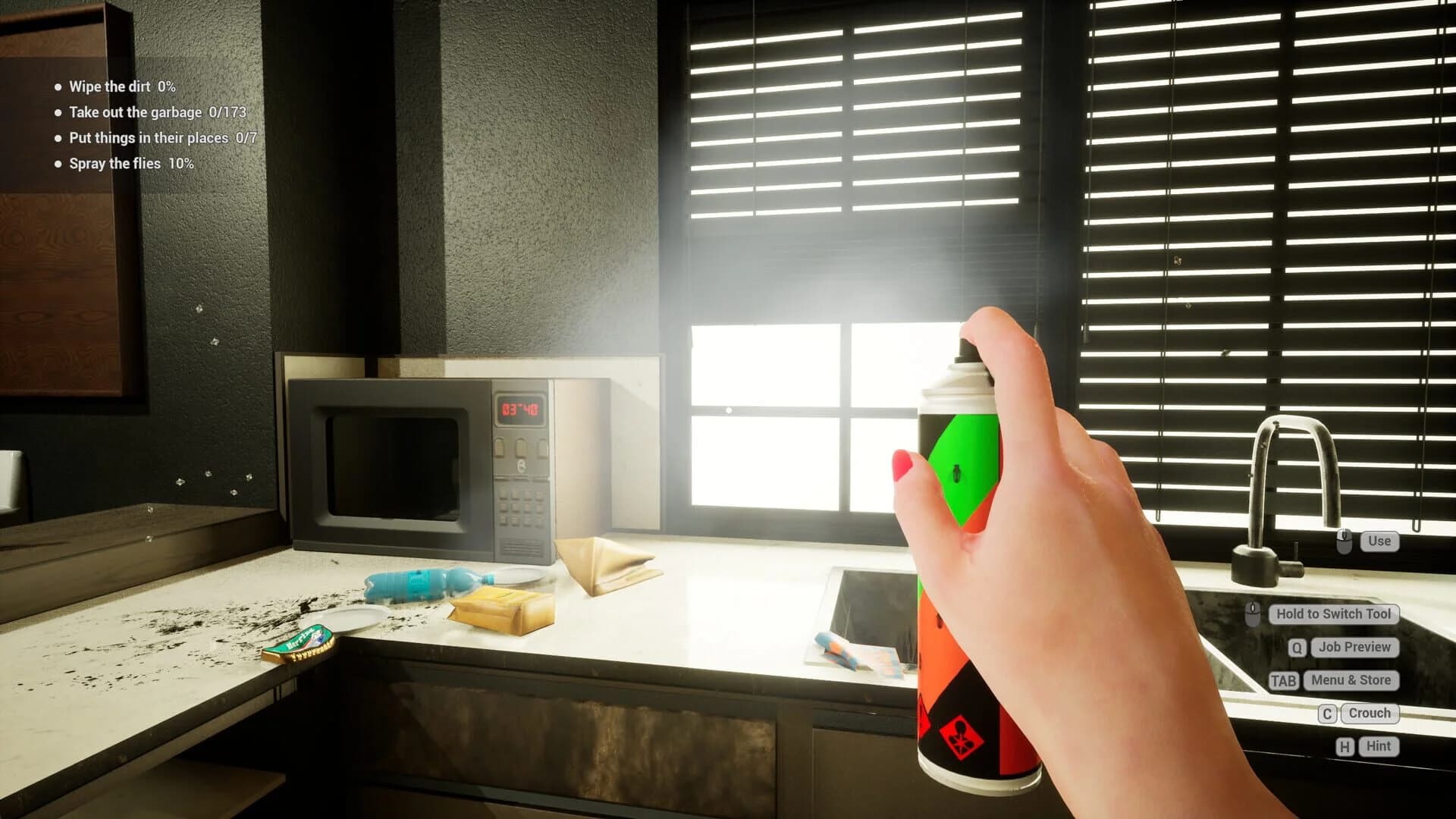Open the Job Preview

(x=1355, y=647)
